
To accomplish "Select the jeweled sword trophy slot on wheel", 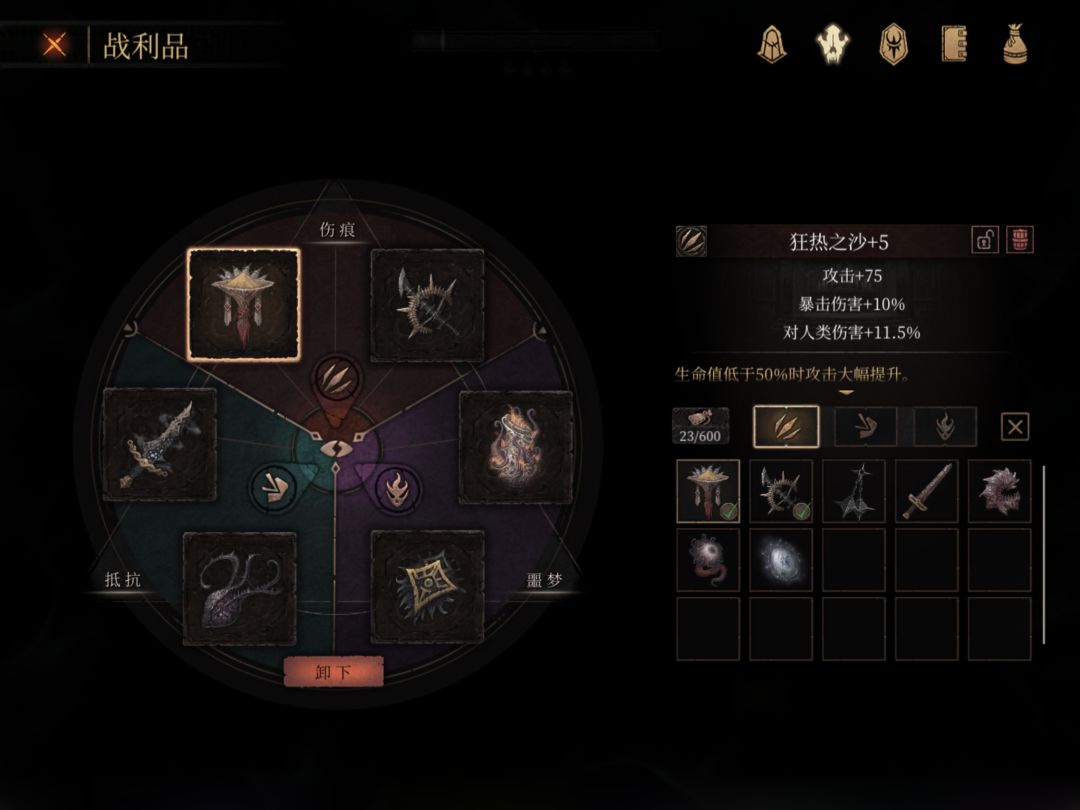I will [160, 445].
